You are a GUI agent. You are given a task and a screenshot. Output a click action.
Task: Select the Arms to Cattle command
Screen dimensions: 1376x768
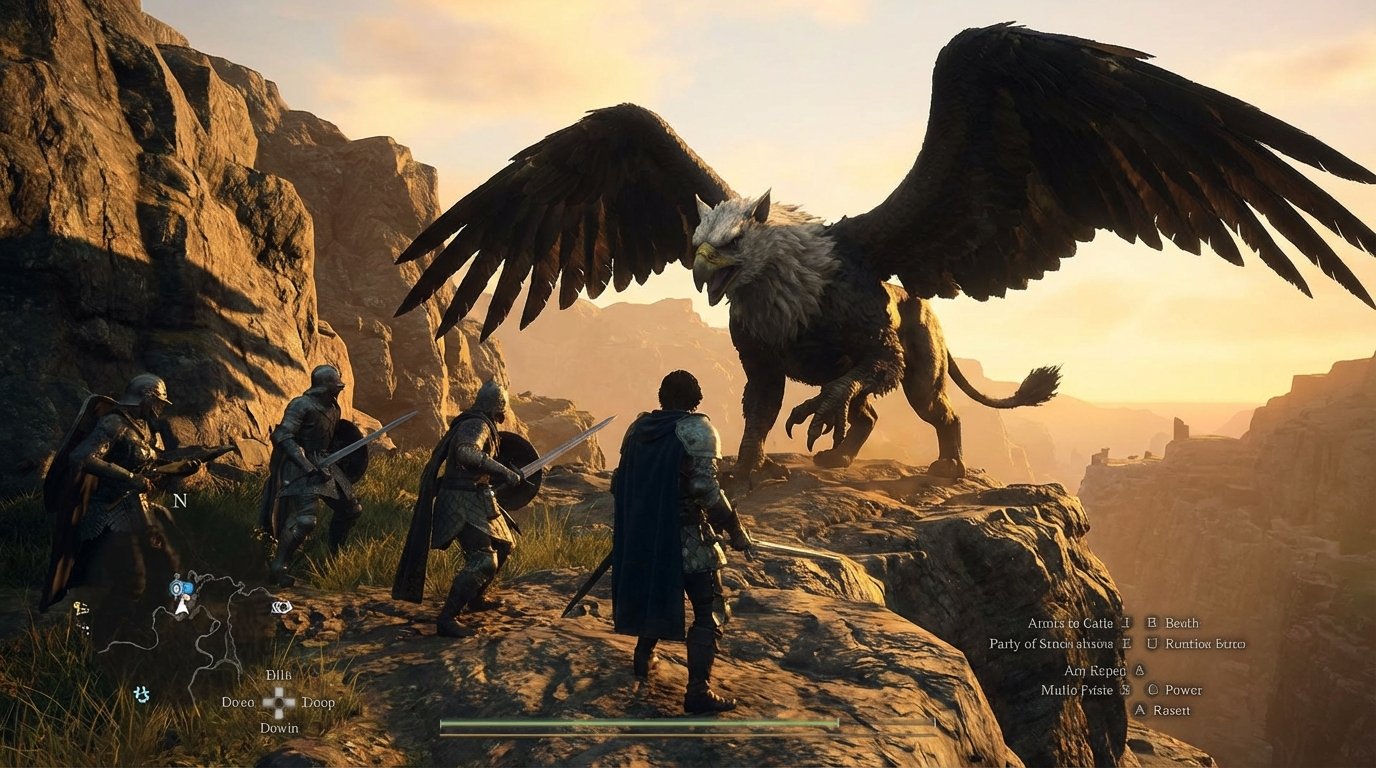point(1071,623)
